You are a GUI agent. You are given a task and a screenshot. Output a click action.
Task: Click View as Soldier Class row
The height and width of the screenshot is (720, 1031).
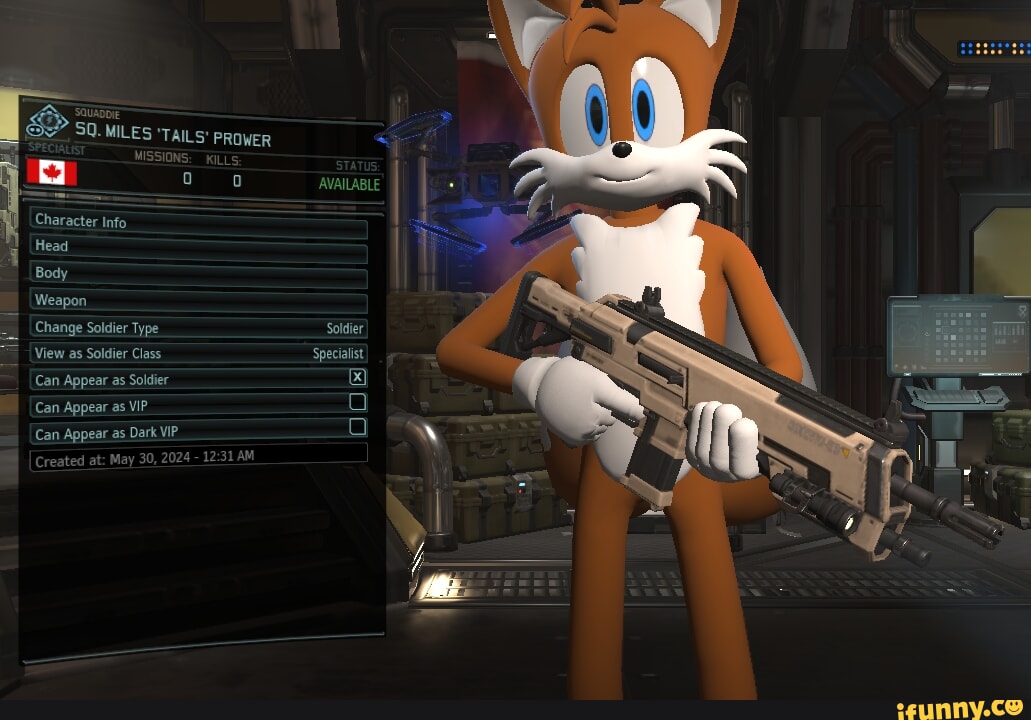198,353
